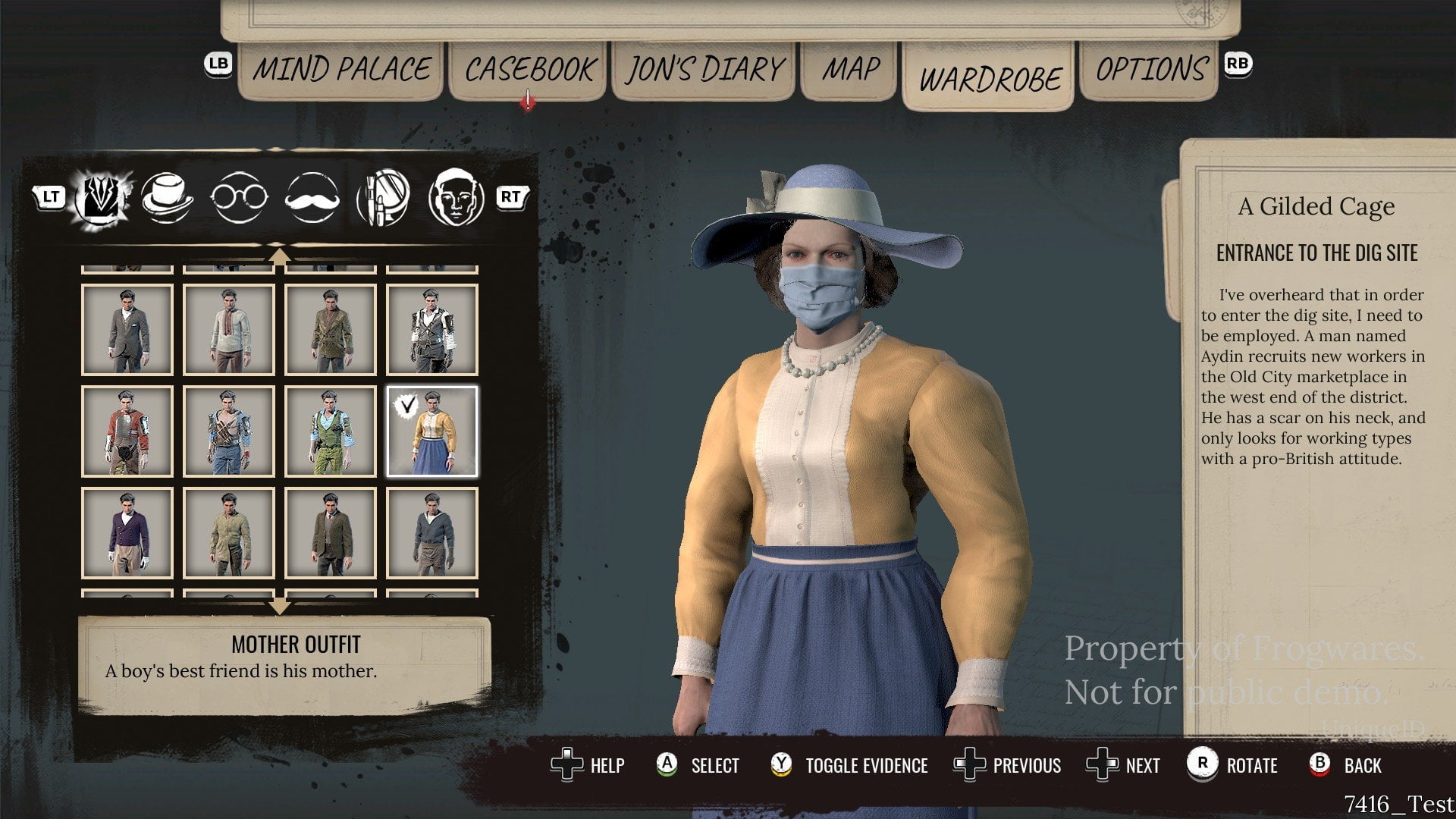Click the outfit list down arrow
This screenshot has width=1456, height=819.
point(280,606)
